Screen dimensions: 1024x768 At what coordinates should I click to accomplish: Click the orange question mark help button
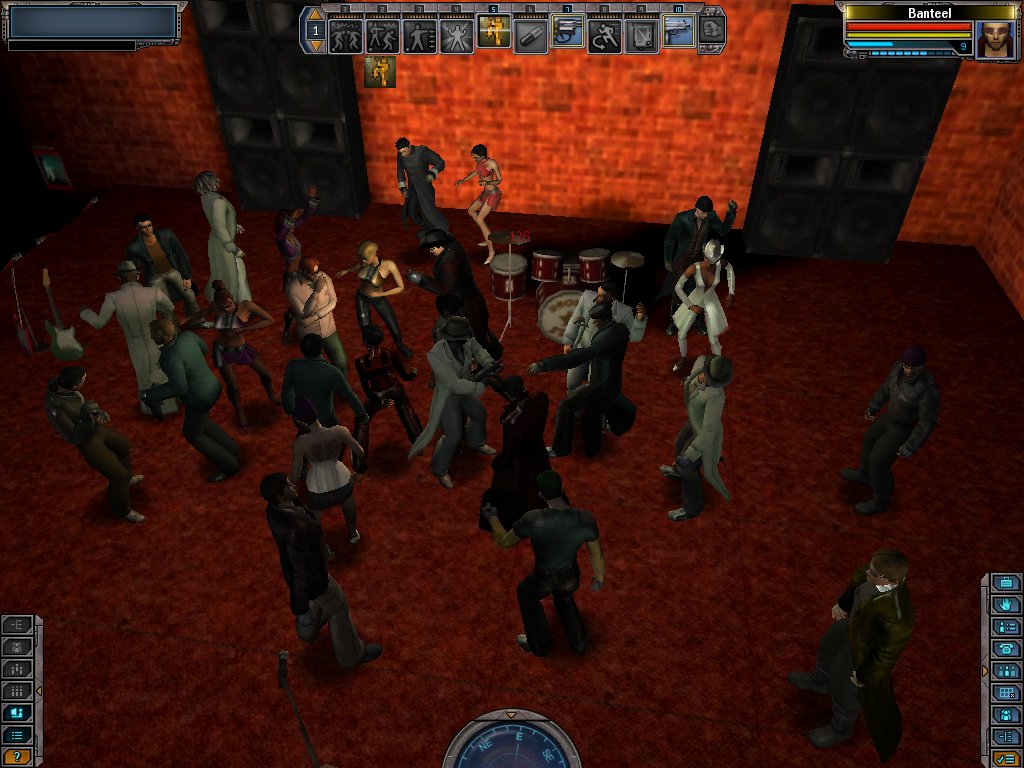17,757
